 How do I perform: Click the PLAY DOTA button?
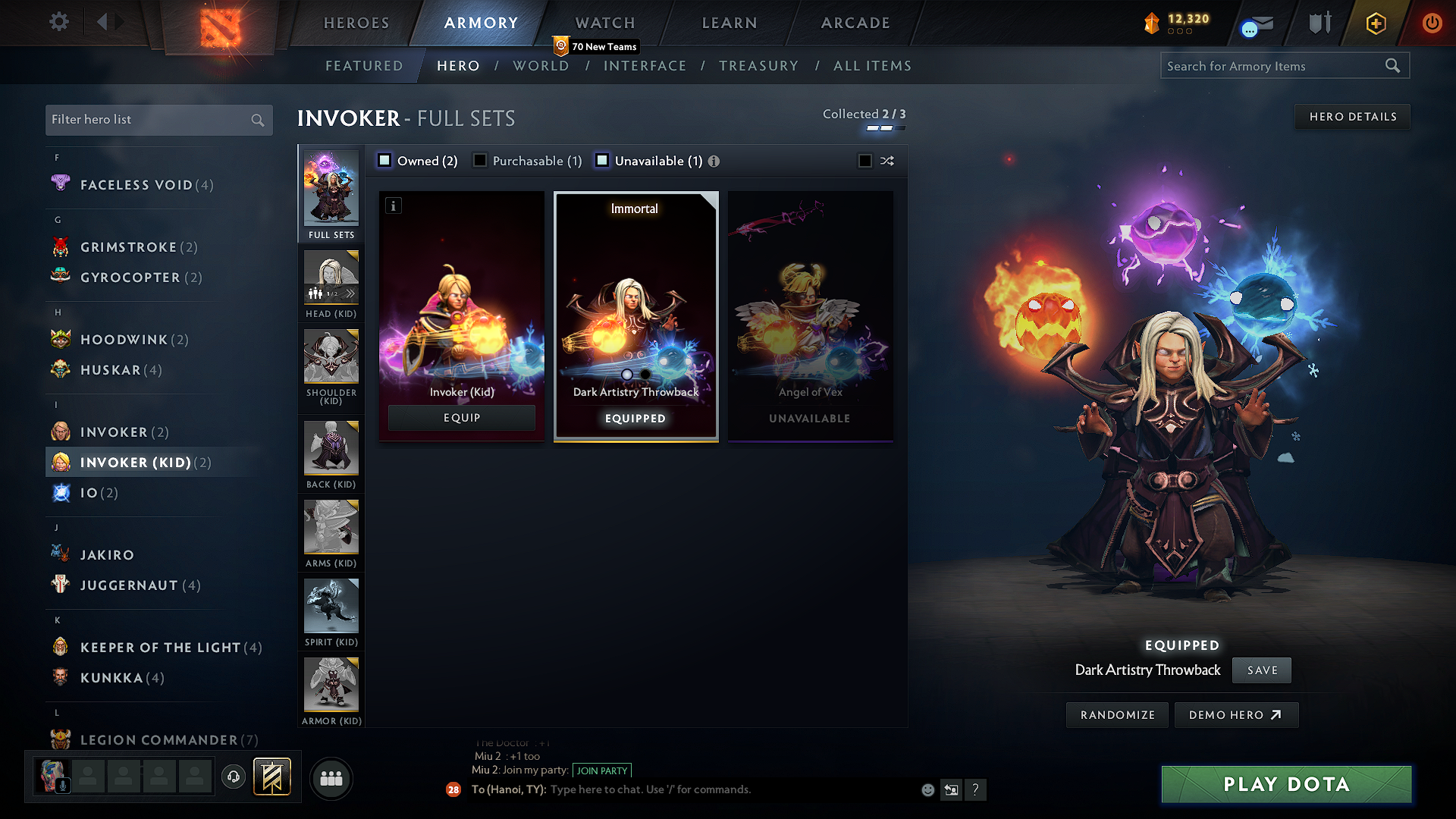pos(1286,784)
